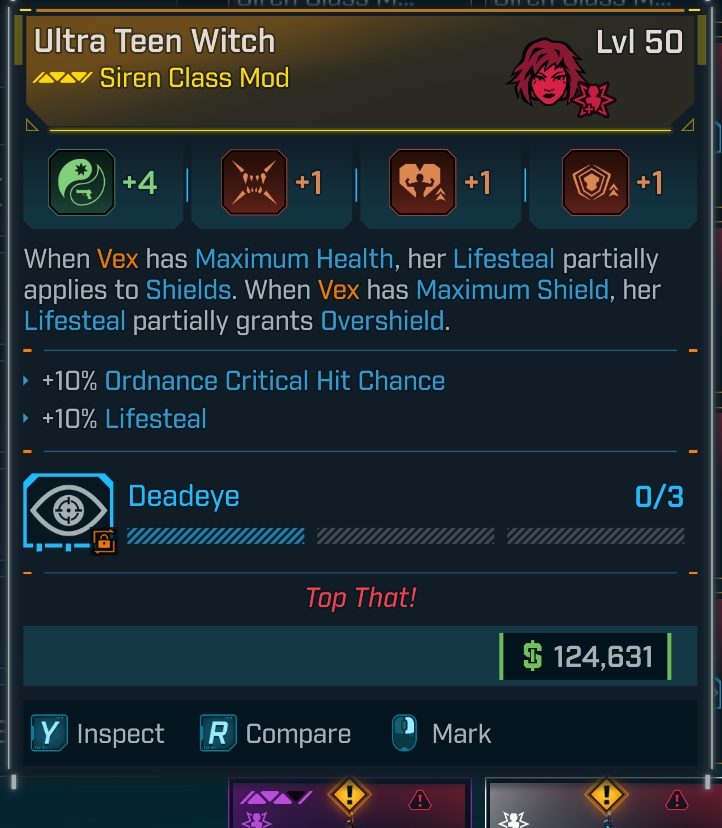The width and height of the screenshot is (722, 828).
Task: Click the Deadeye firmware eye icon
Action: [68, 510]
